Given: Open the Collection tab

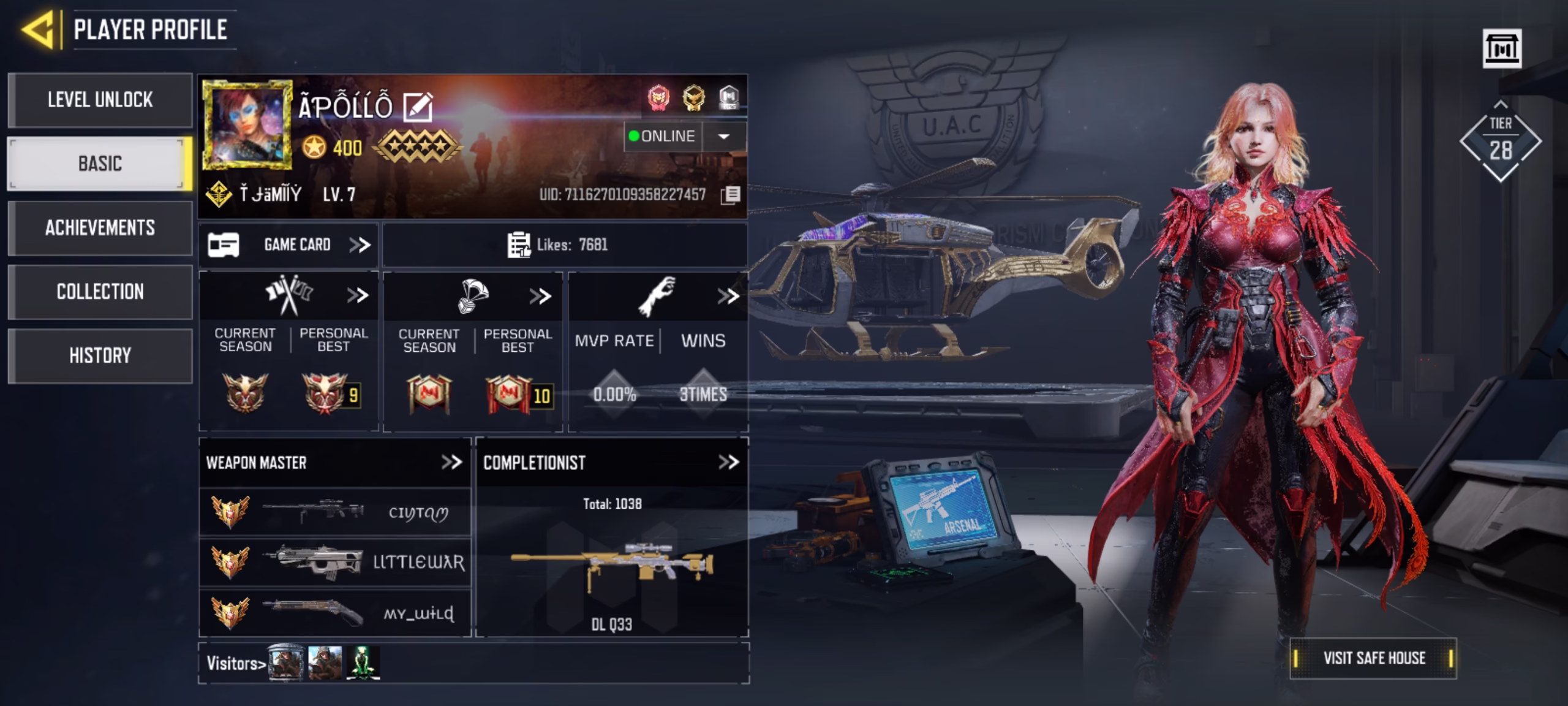Looking at the screenshot, I should (100, 292).
